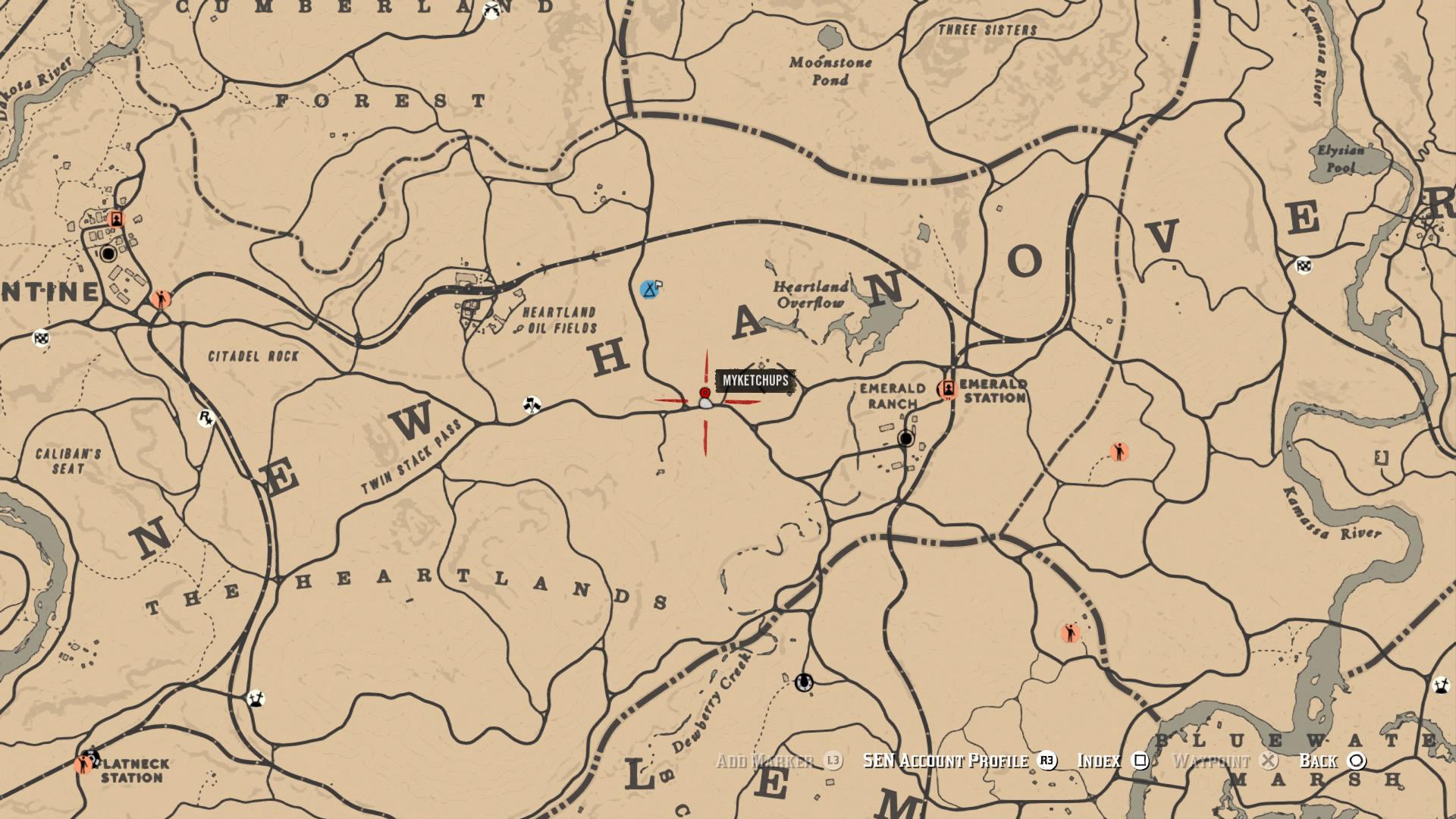Activate the Waypoint option
The height and width of the screenshot is (819, 1456).
(1212, 761)
